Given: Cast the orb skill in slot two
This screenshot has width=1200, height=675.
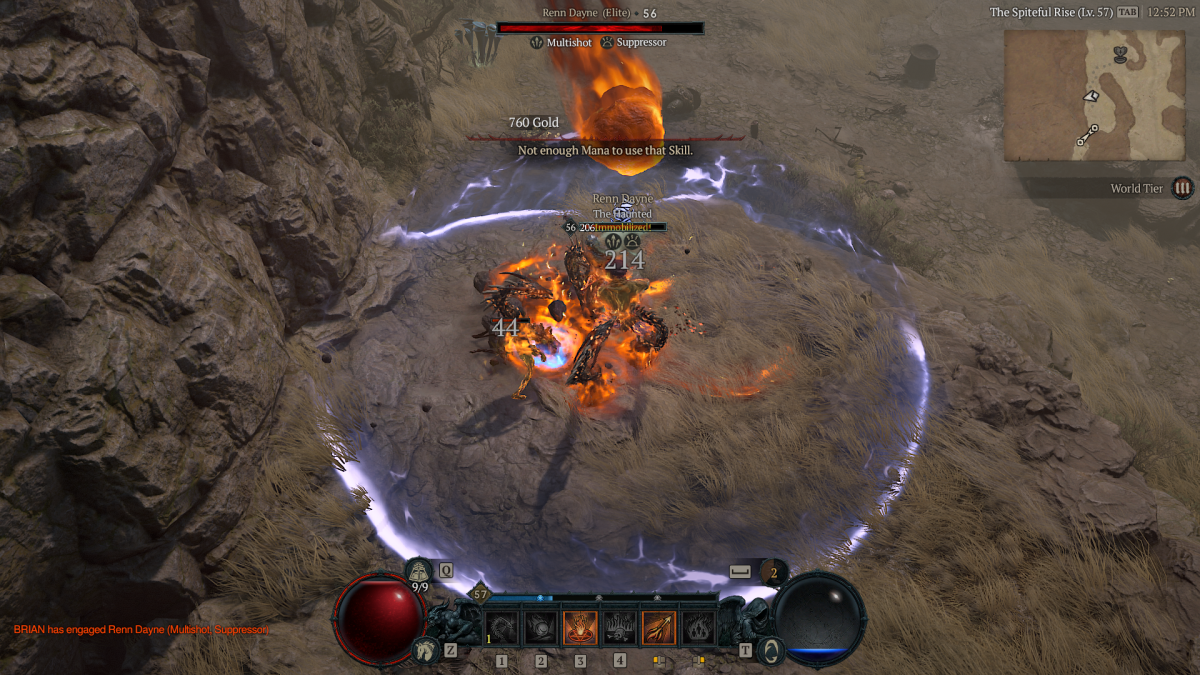Looking at the screenshot, I should point(541,628).
